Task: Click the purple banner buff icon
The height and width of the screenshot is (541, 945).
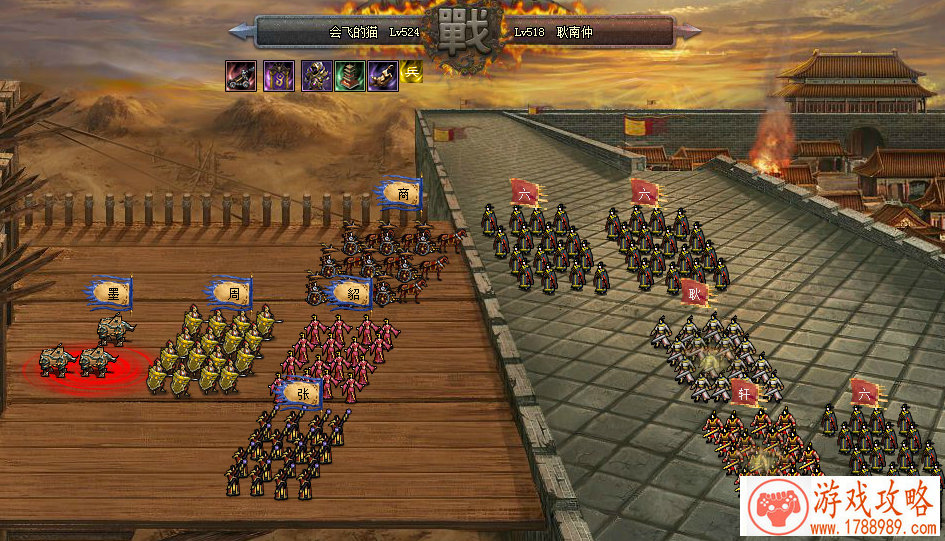Action: tap(278, 74)
